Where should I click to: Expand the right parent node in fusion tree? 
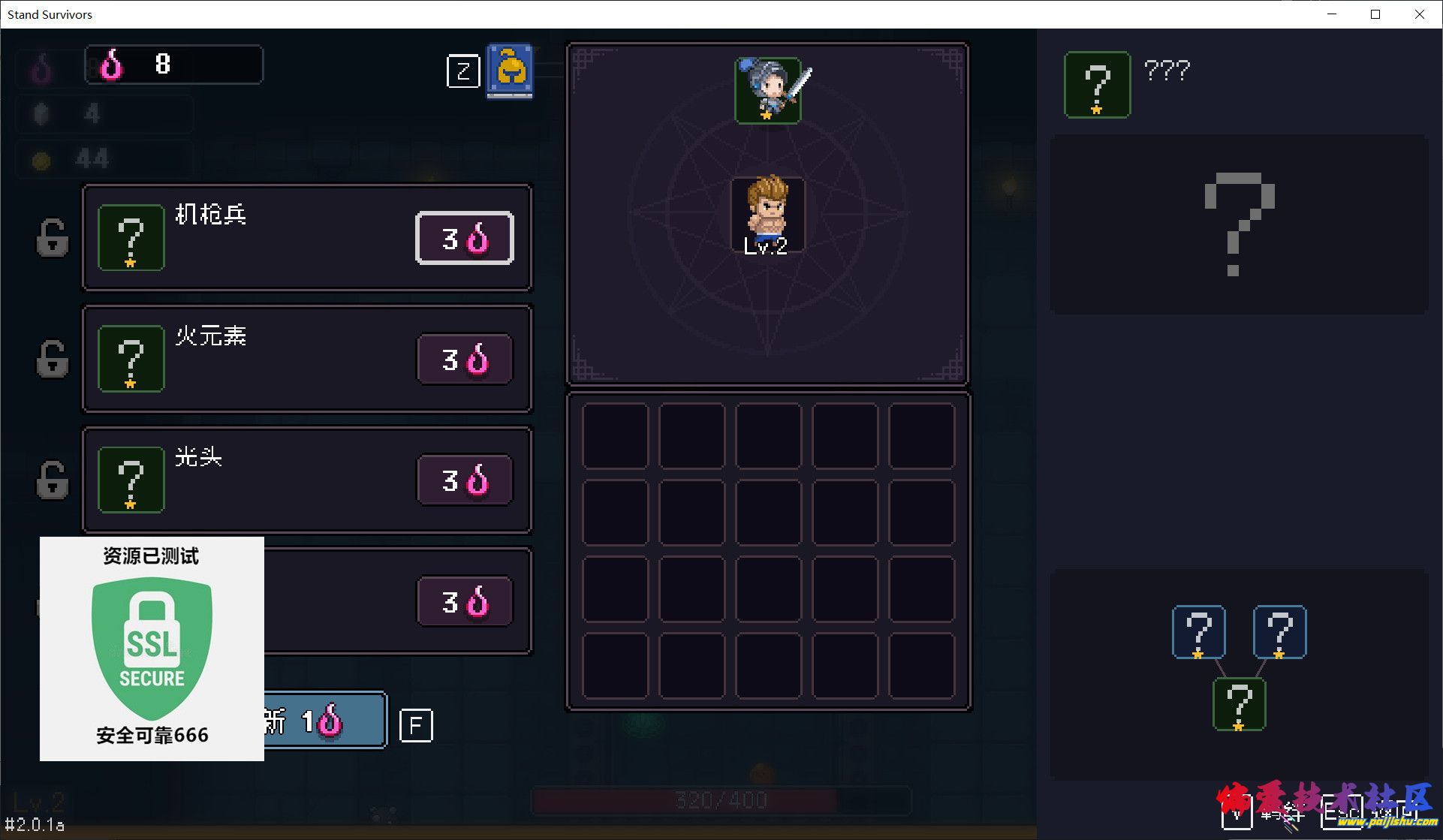click(x=1279, y=631)
